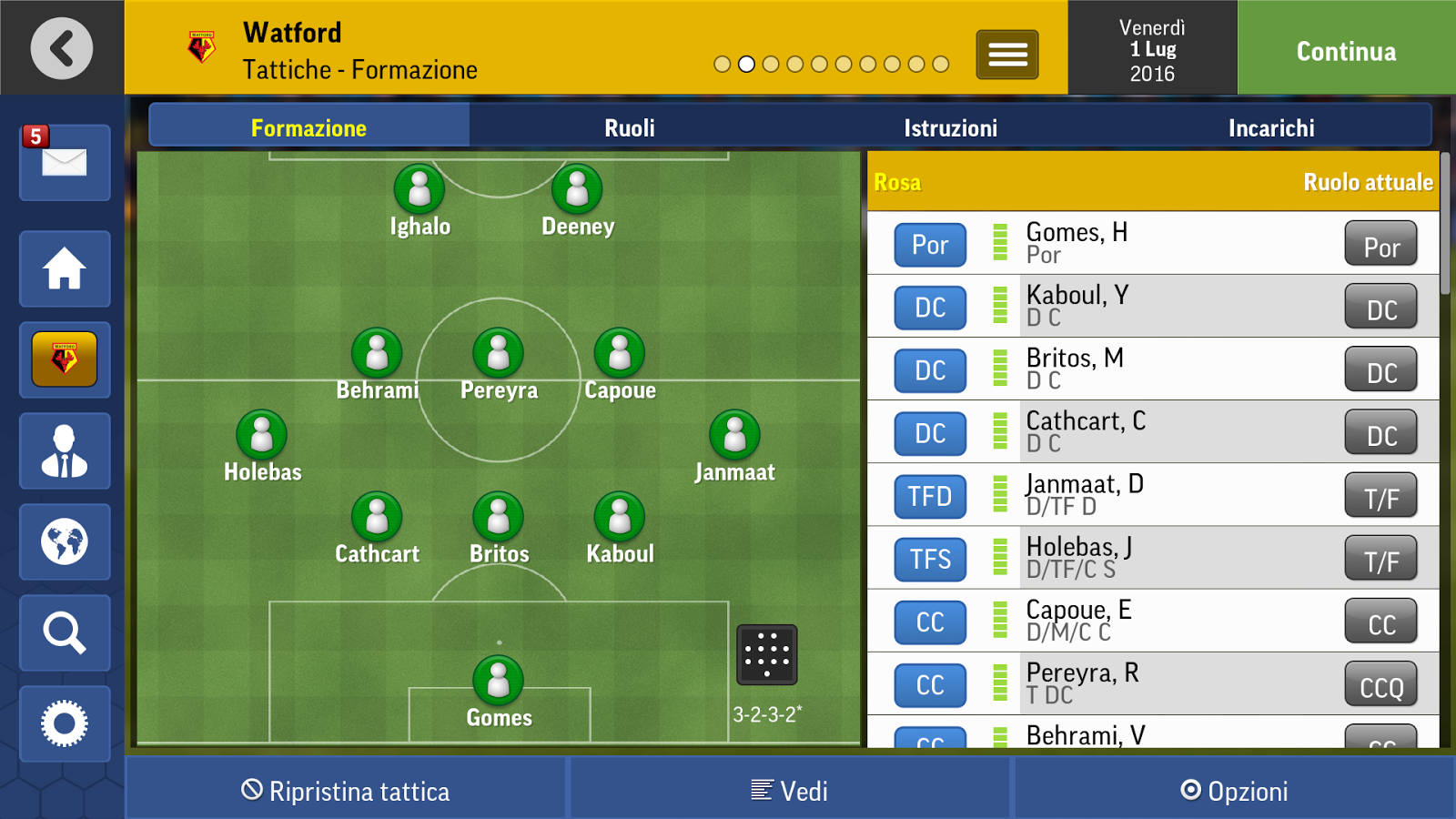Open the mail inbox icon

point(65,163)
